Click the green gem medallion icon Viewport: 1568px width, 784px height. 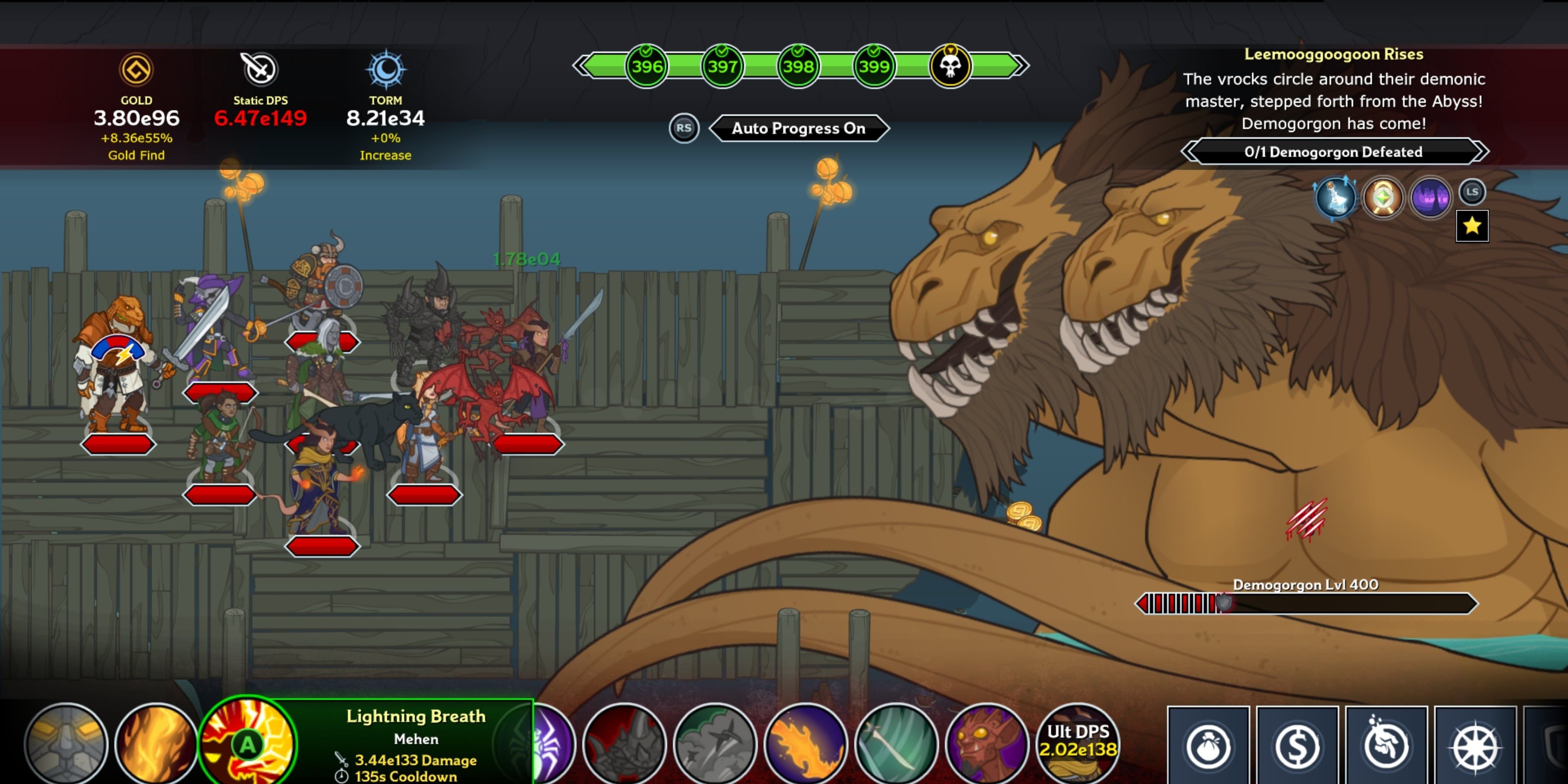pos(1382,198)
